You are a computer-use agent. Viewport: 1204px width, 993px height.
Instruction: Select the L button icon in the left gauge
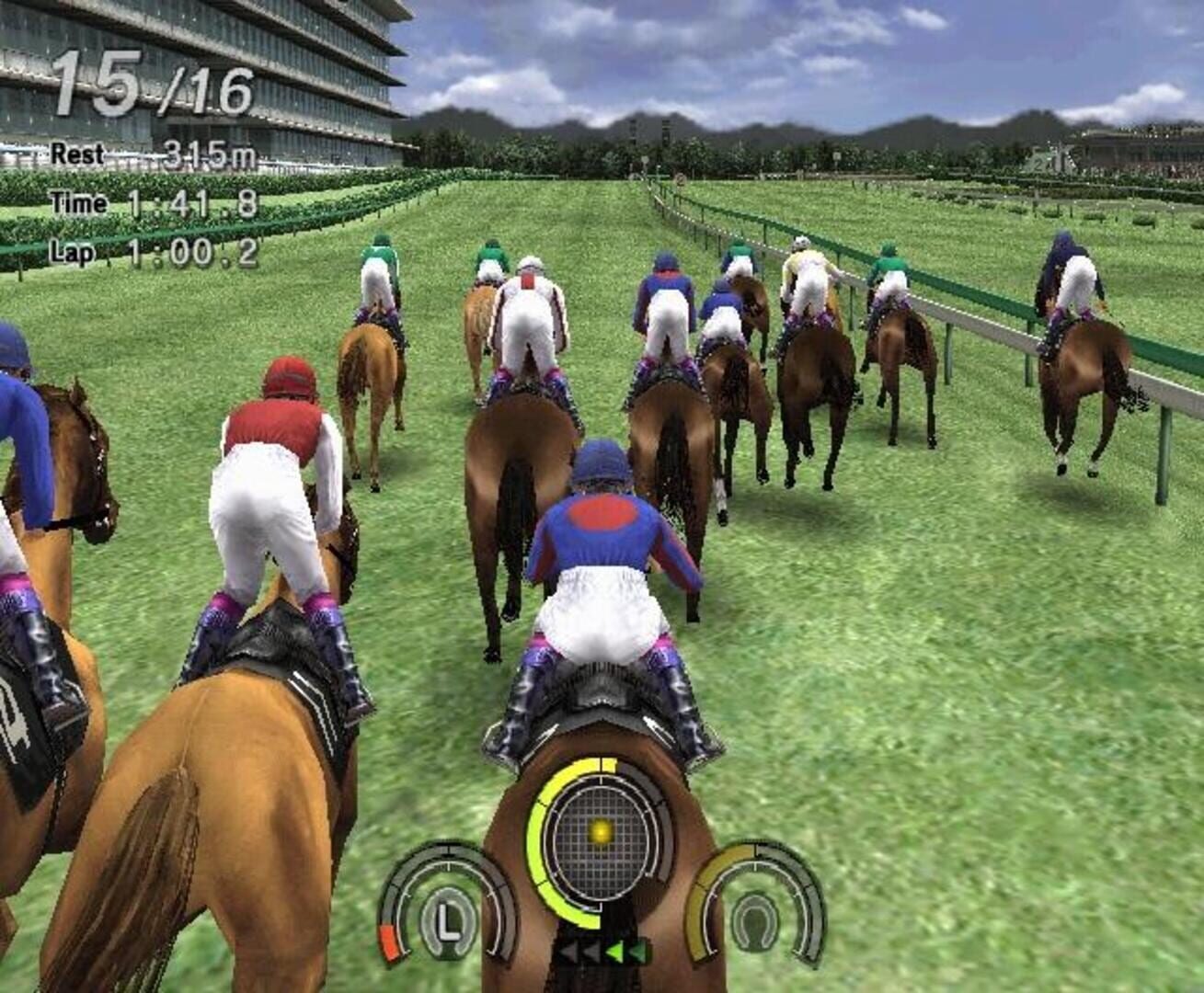[x=448, y=919]
